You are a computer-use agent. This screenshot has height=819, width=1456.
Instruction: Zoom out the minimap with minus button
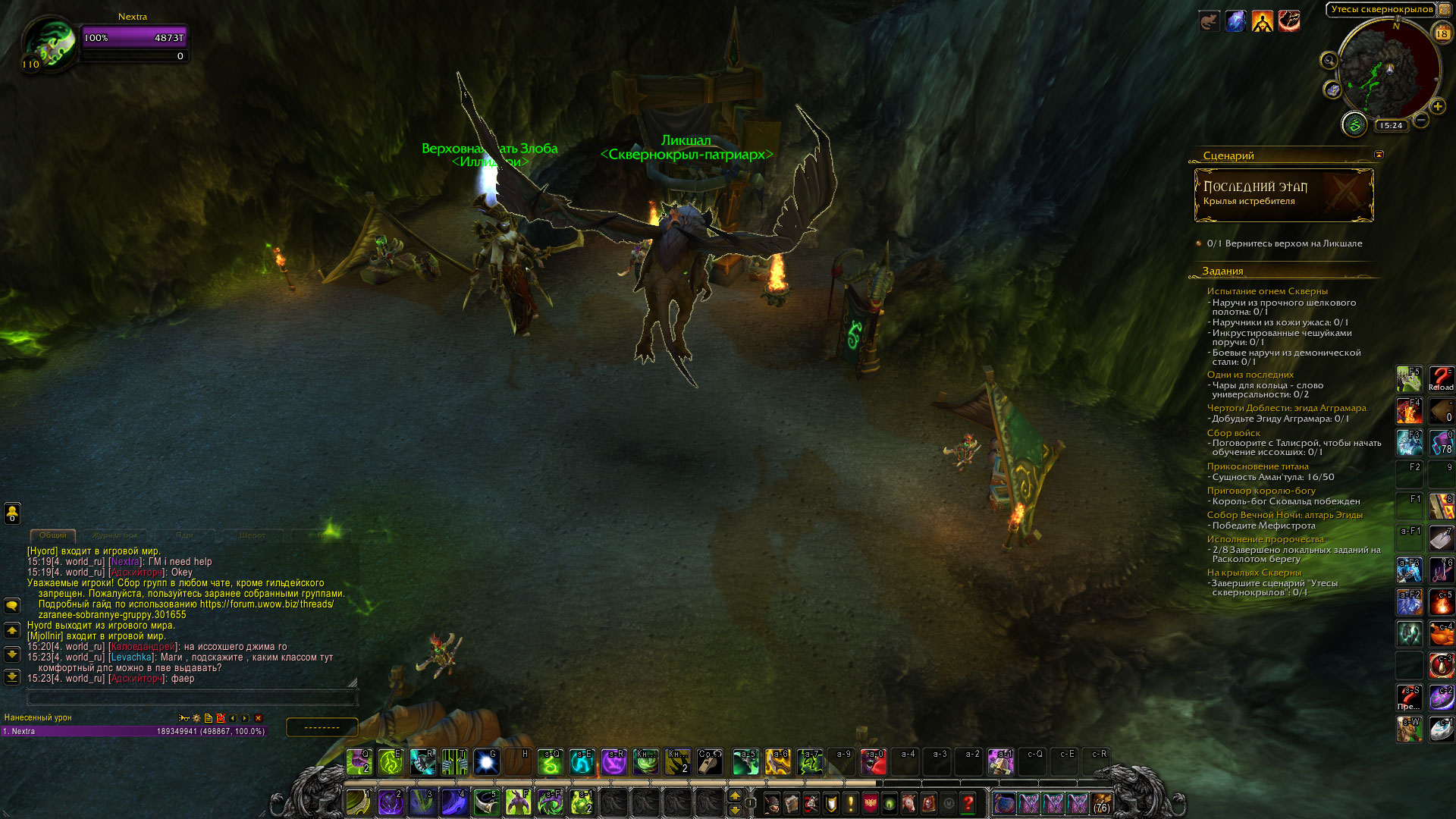[x=1421, y=120]
